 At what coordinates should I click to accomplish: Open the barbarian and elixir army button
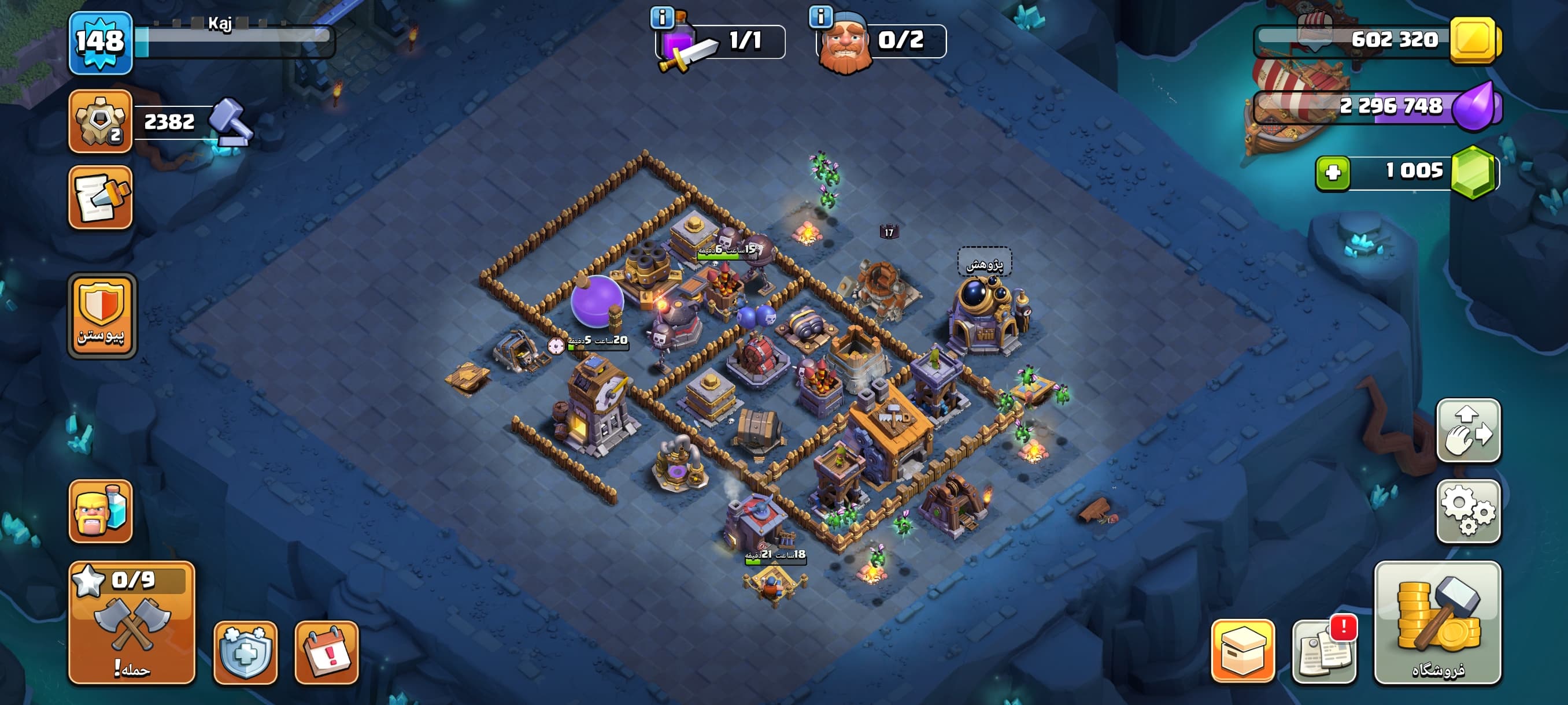(x=101, y=511)
